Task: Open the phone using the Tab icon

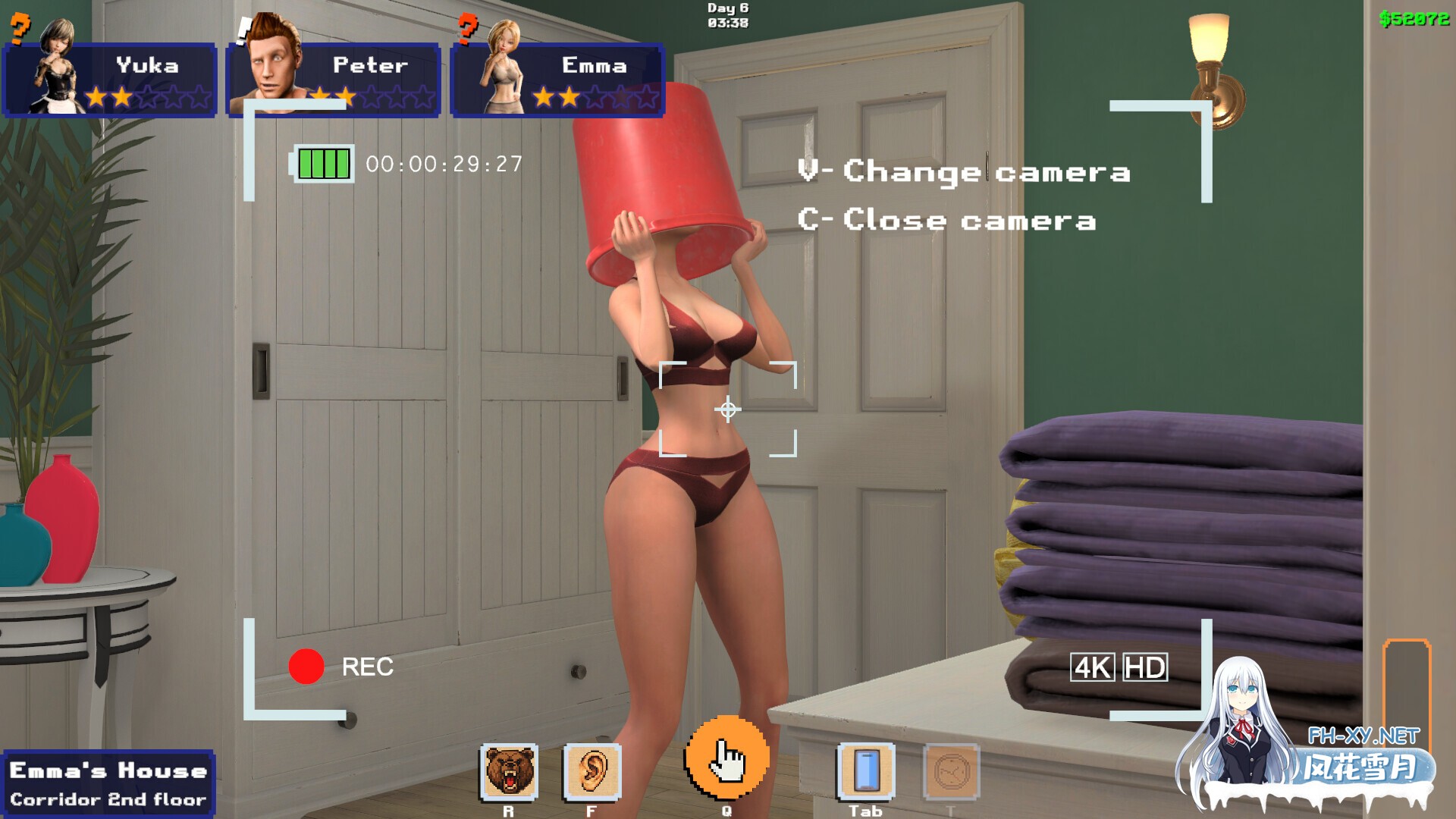Action: tap(864, 771)
